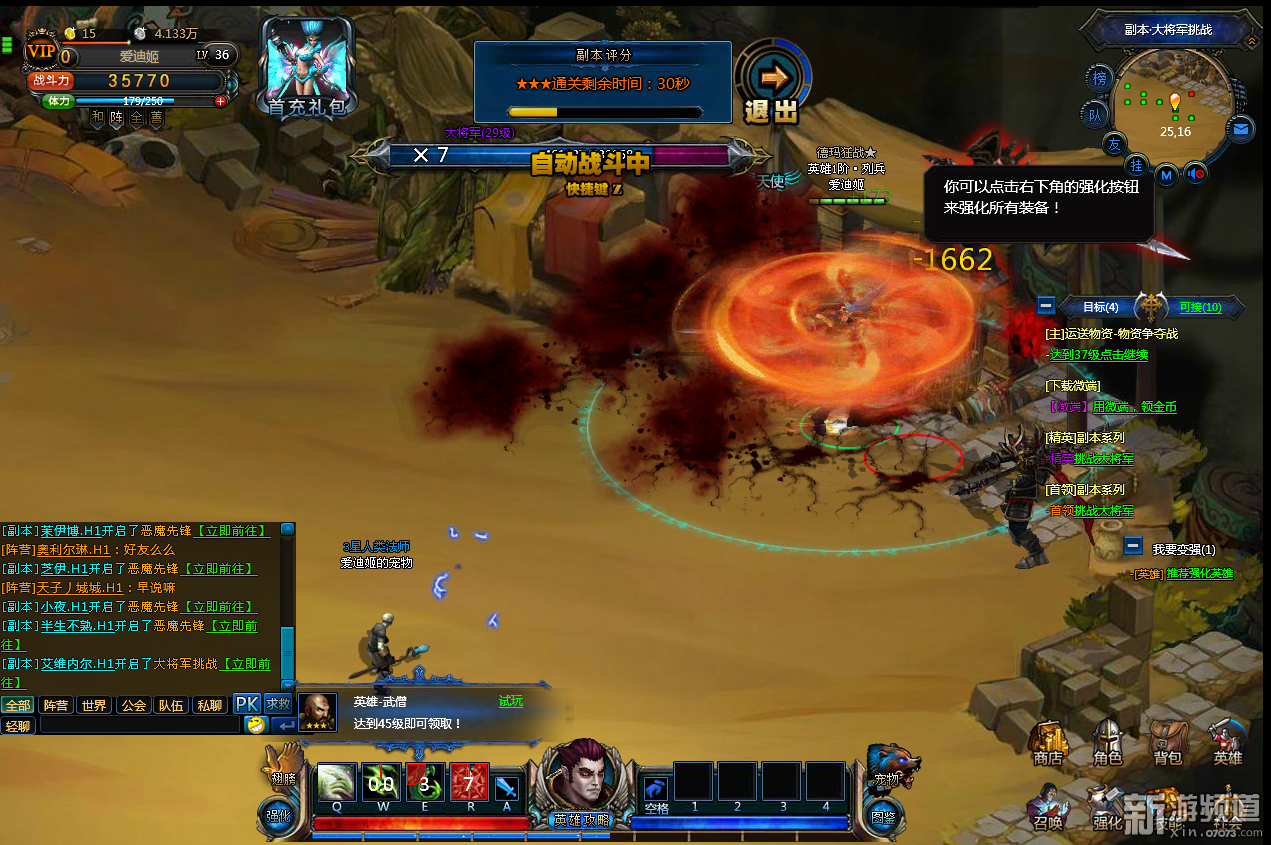Viewport: 1271px width, 845px height.
Task: Switch chat to the 世界 world channel
Action: (94, 705)
